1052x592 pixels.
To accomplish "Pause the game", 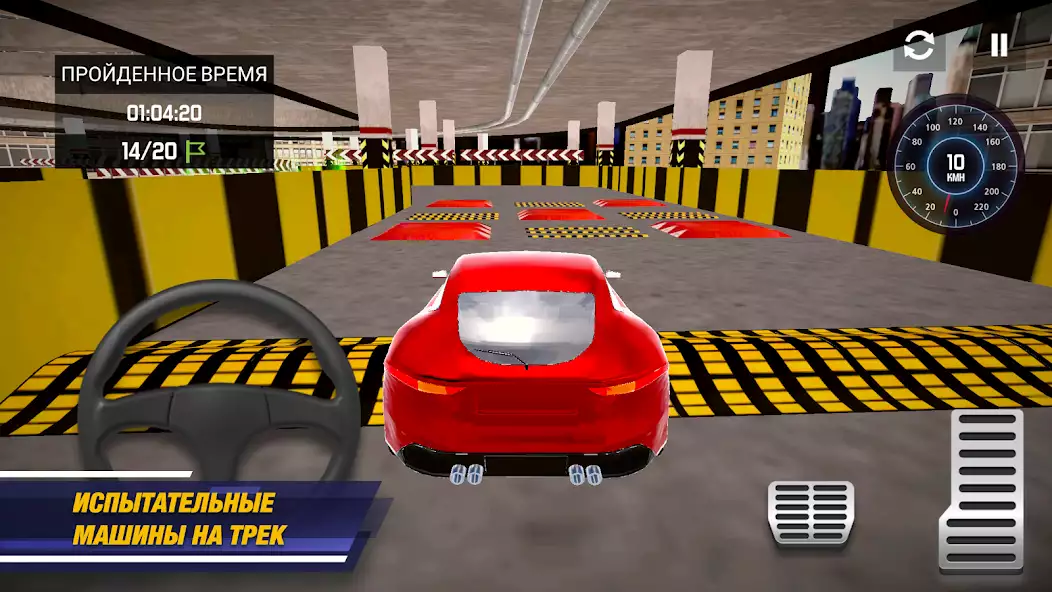I will tap(998, 45).
